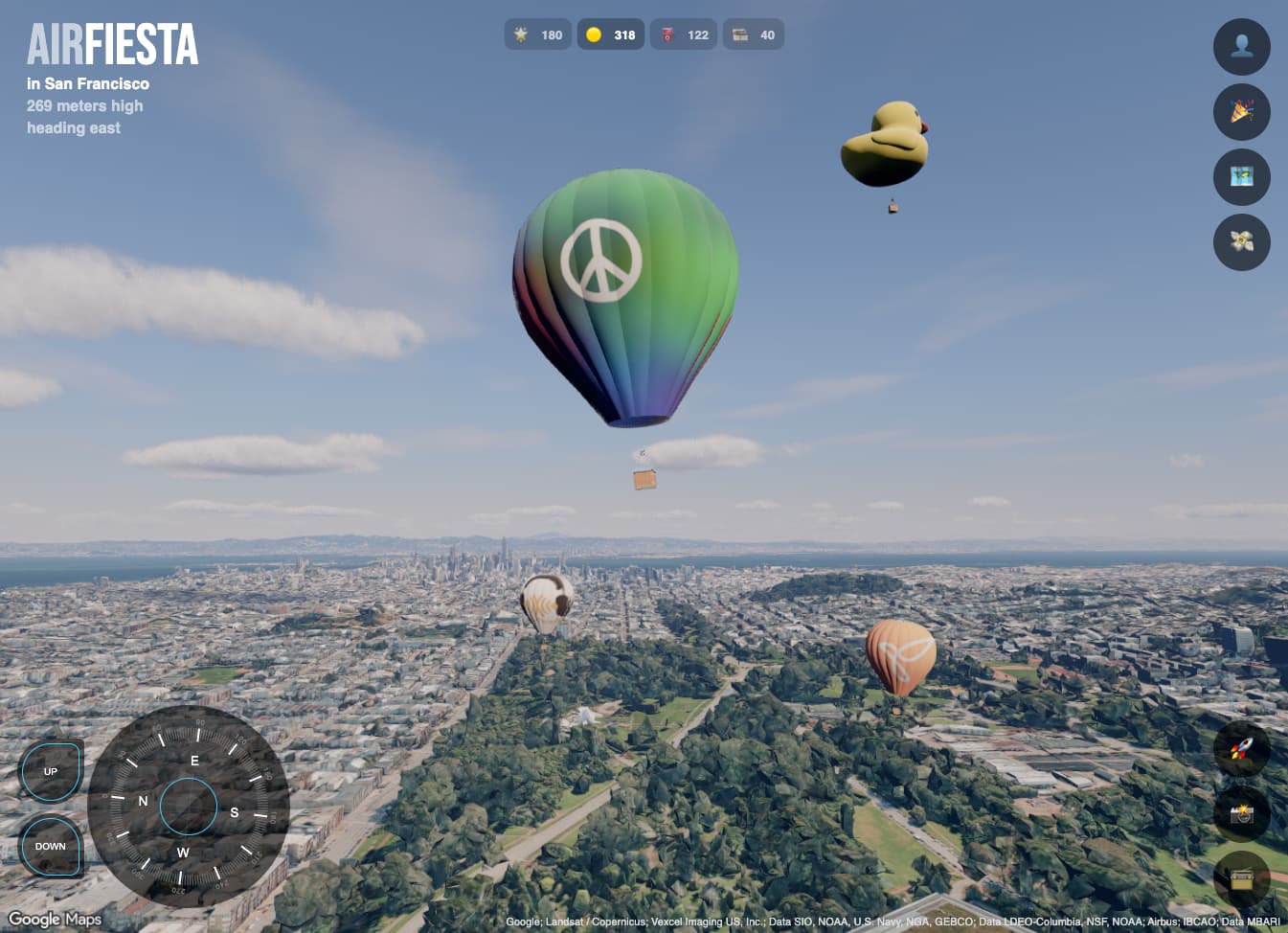This screenshot has height=933, width=1288.
Task: Toggle the radio button
Action: [x=1241, y=878]
